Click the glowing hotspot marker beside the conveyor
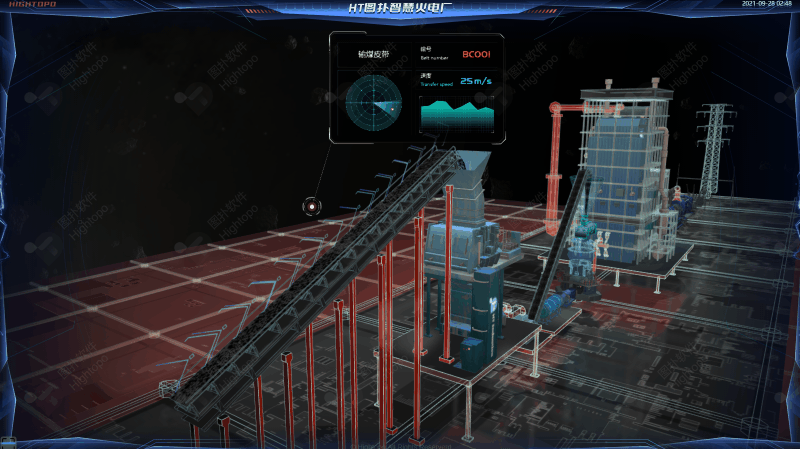The height and width of the screenshot is (449, 800). point(312,207)
